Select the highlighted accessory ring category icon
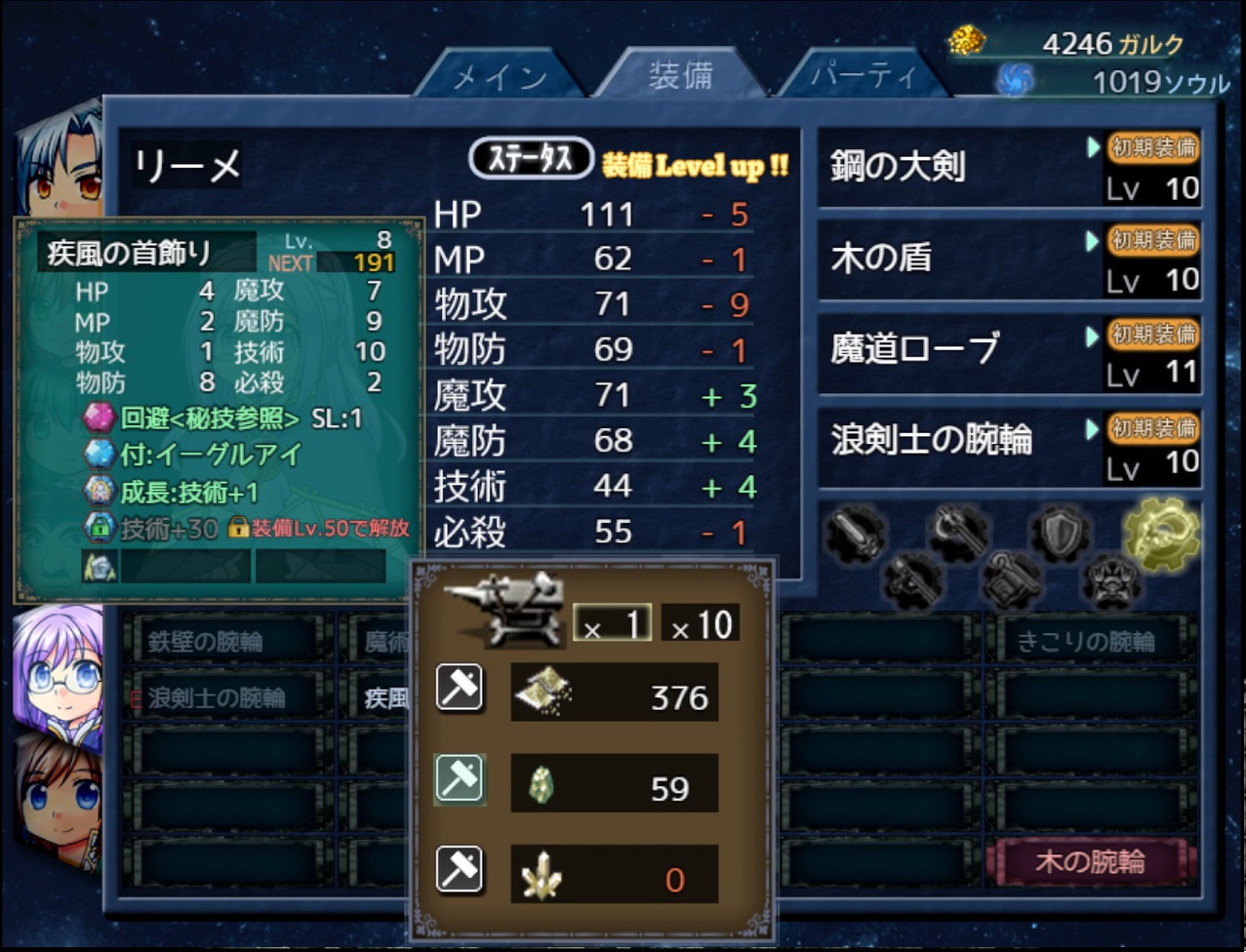Viewport: 1246px width, 952px height. (1160, 532)
